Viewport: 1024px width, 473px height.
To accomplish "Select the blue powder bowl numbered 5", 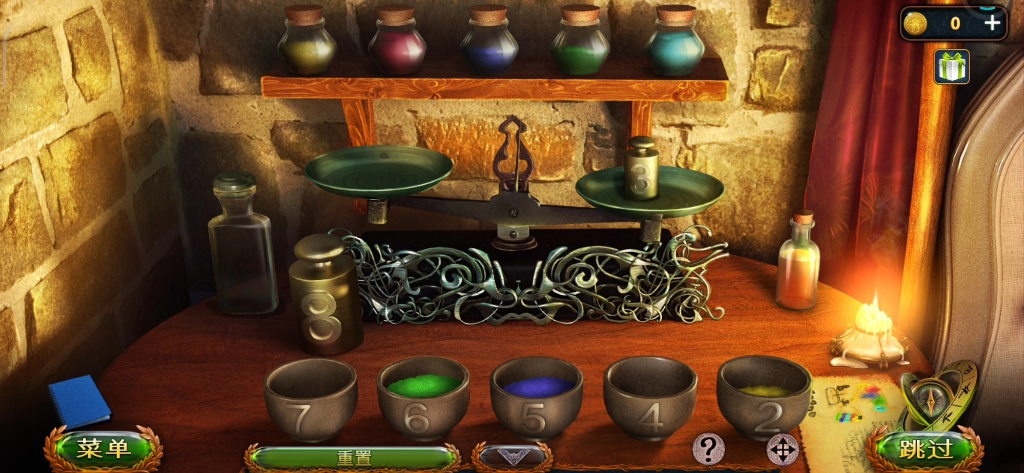I will tap(537, 397).
